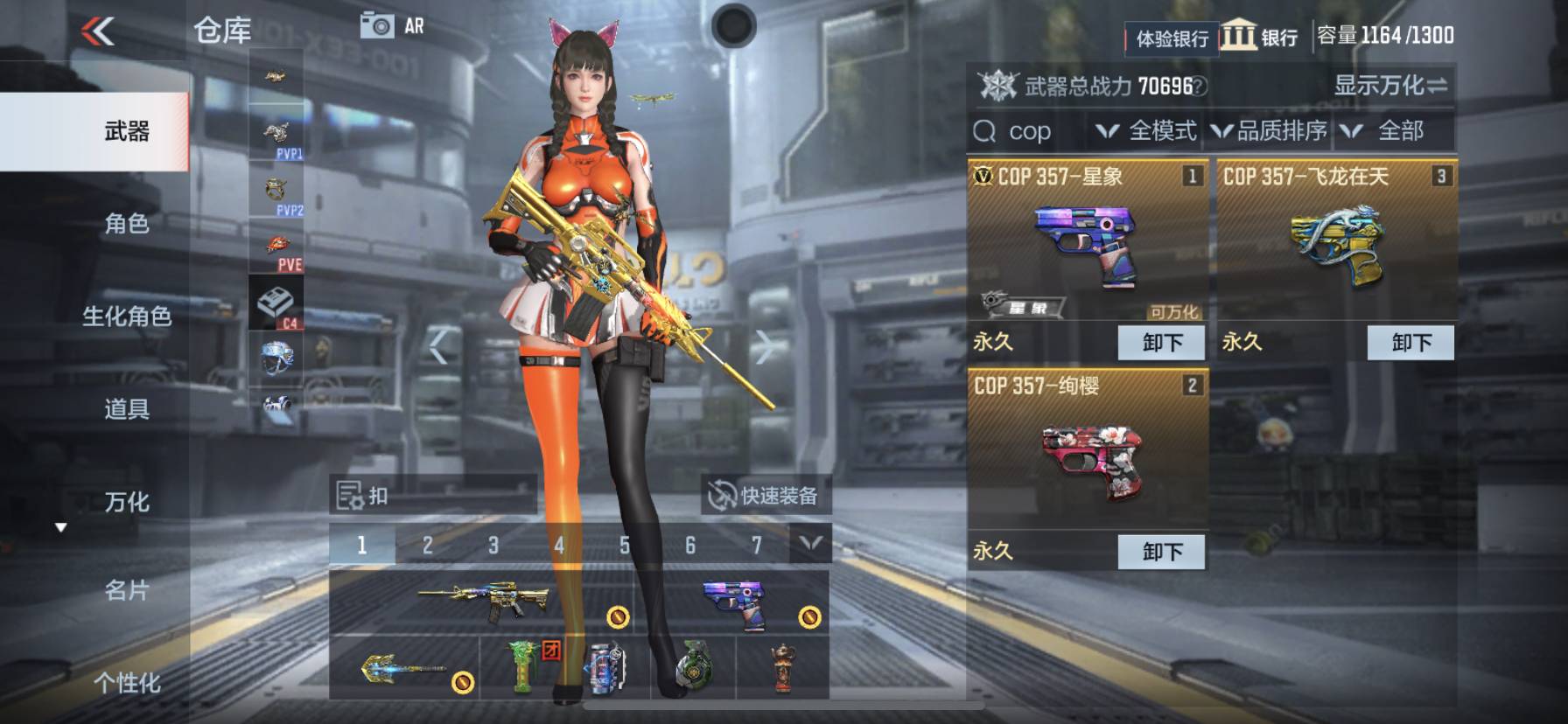
Task: Open the 体验银行 trial bank
Action: tap(1171, 38)
